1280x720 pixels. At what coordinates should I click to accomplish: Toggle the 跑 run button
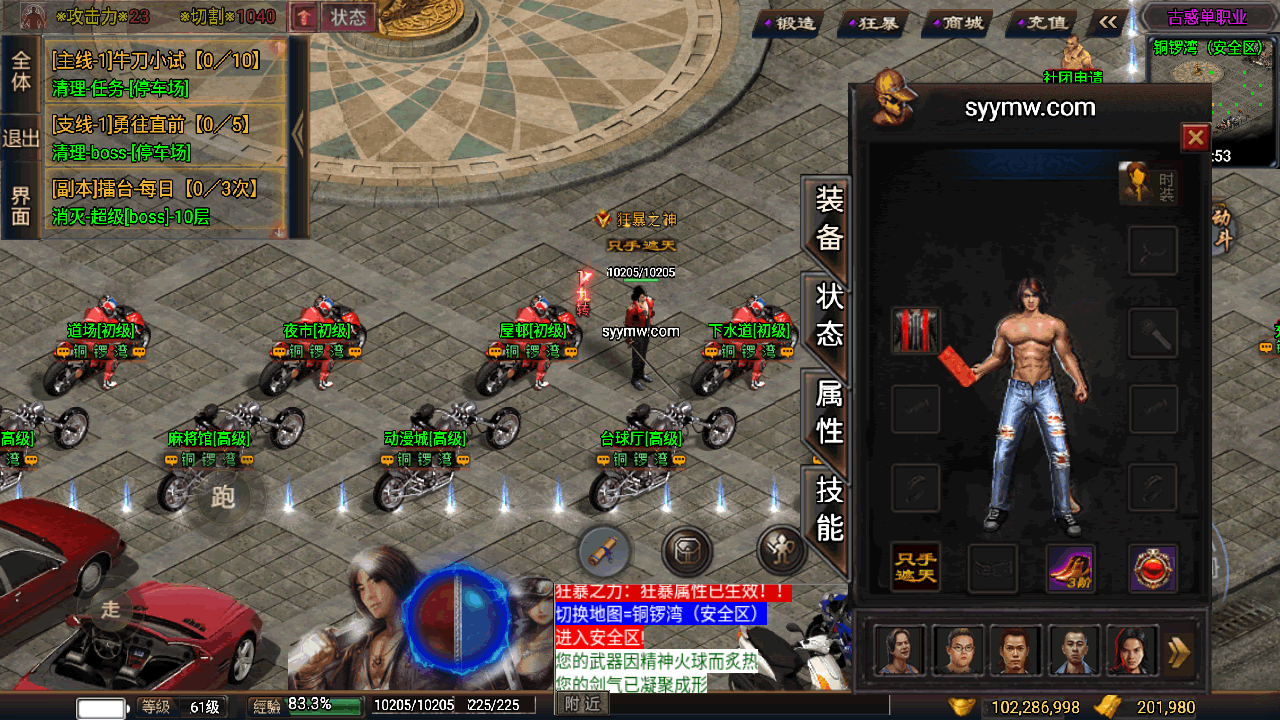(x=223, y=497)
